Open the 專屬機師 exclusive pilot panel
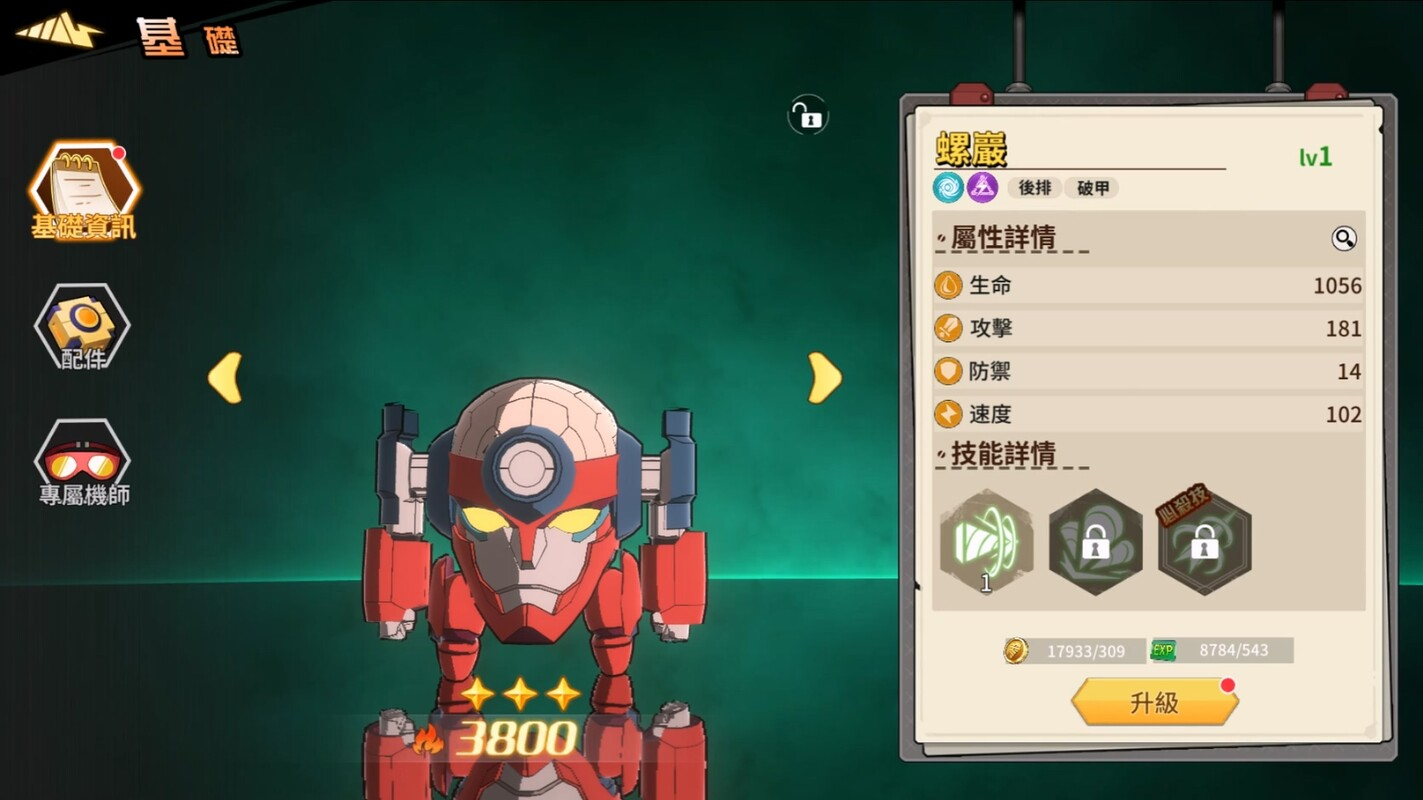Image resolution: width=1423 pixels, height=800 pixels. [84, 460]
